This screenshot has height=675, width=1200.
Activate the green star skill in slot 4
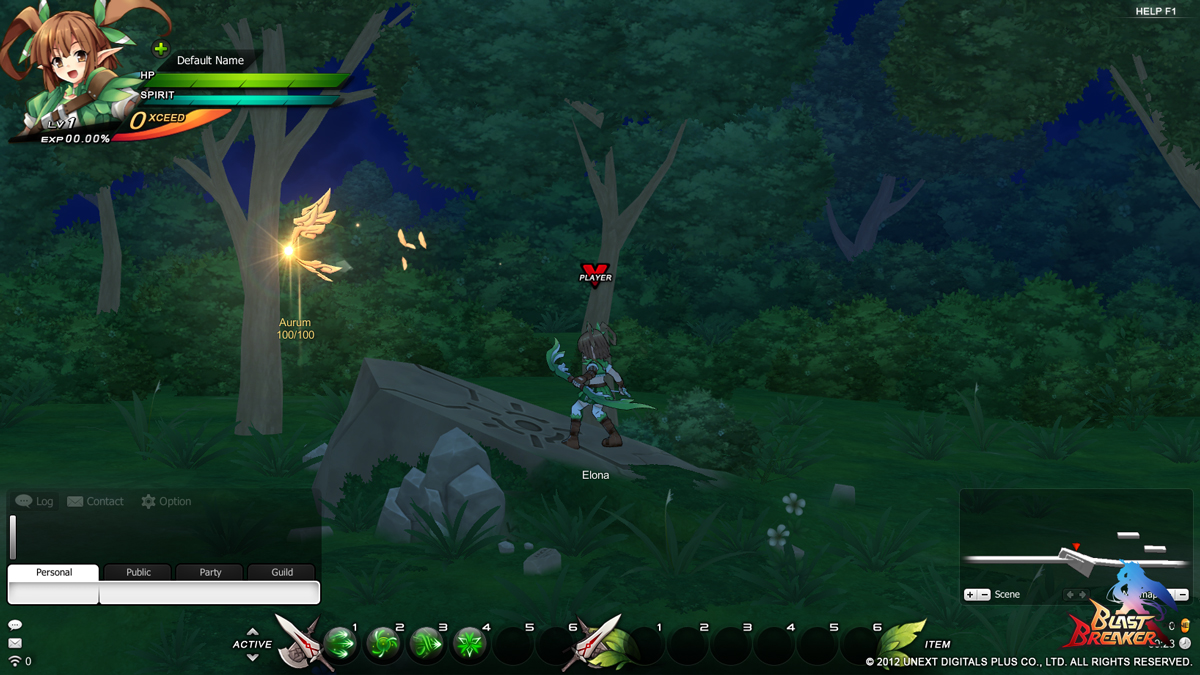coord(470,641)
